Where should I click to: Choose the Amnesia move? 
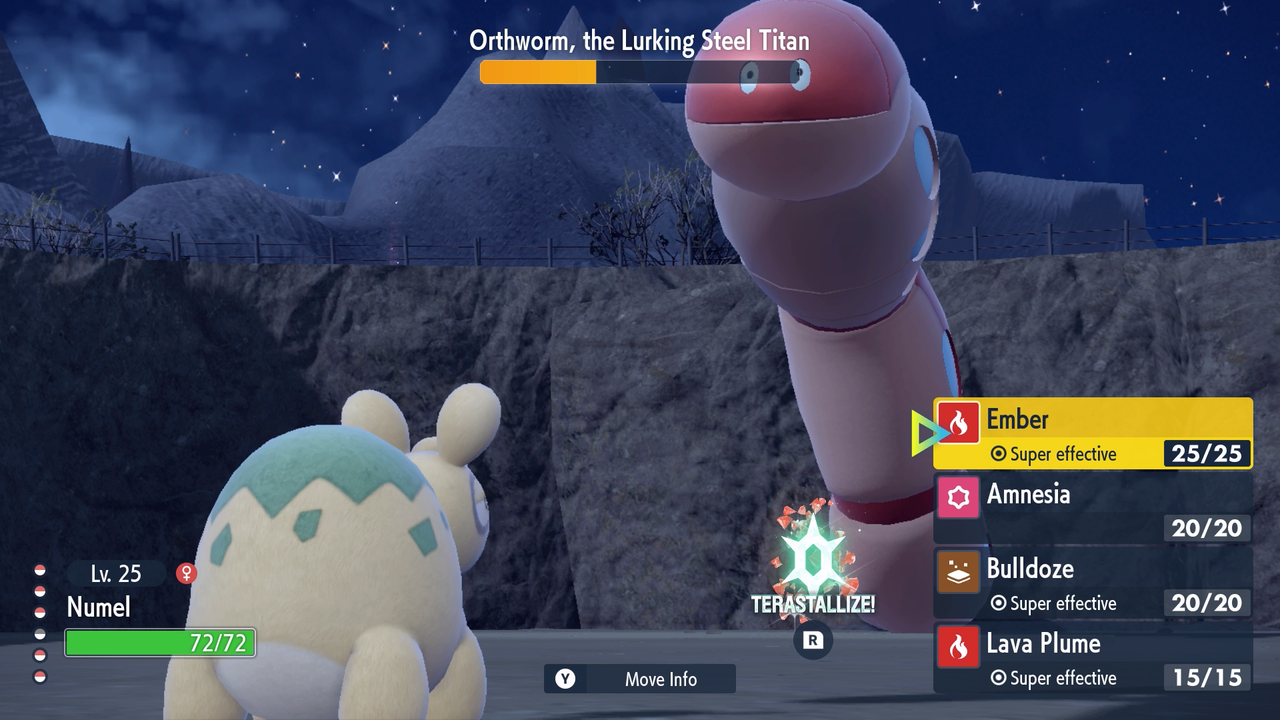point(1092,508)
